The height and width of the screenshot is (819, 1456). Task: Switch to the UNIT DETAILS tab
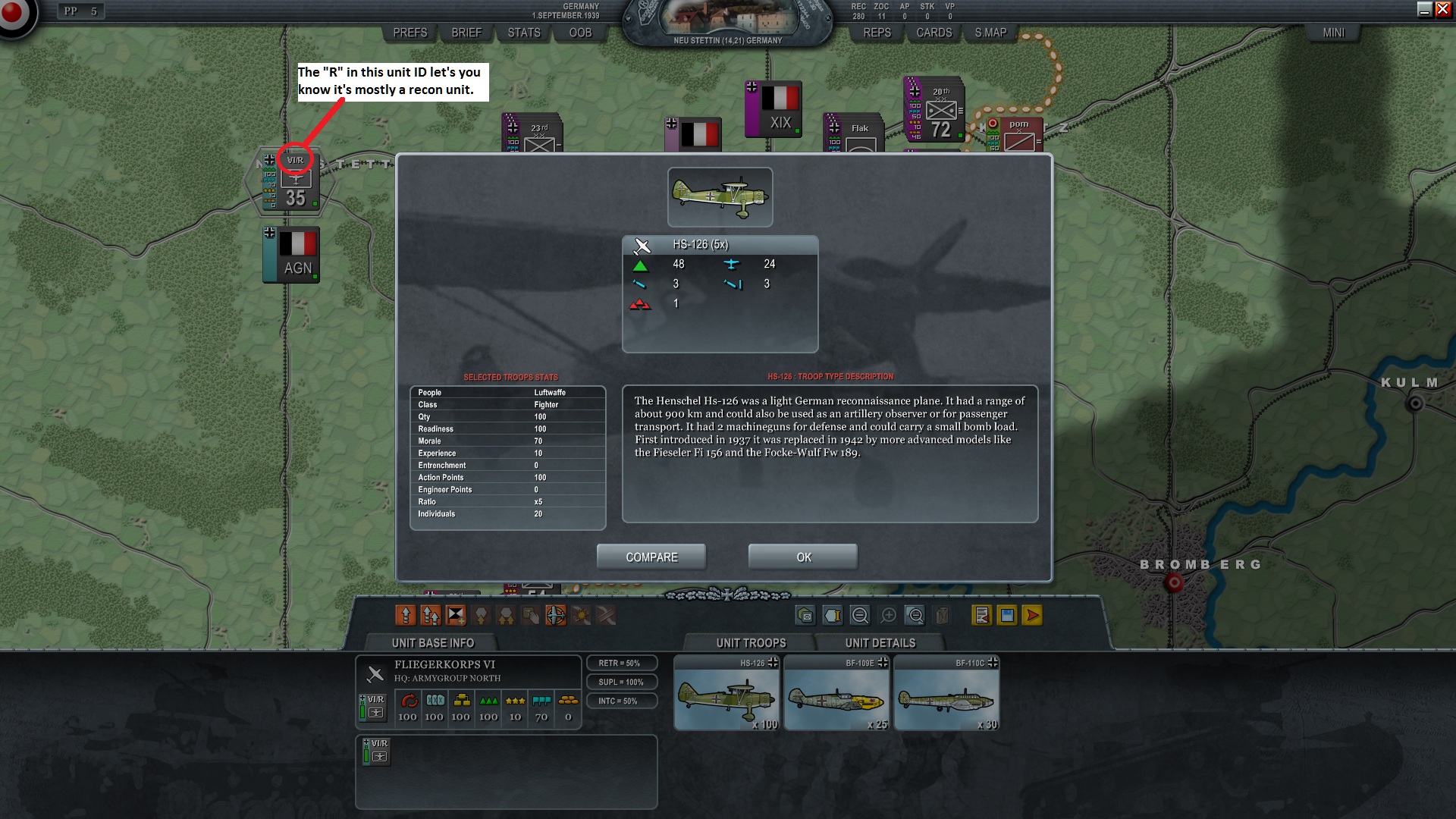(x=880, y=642)
